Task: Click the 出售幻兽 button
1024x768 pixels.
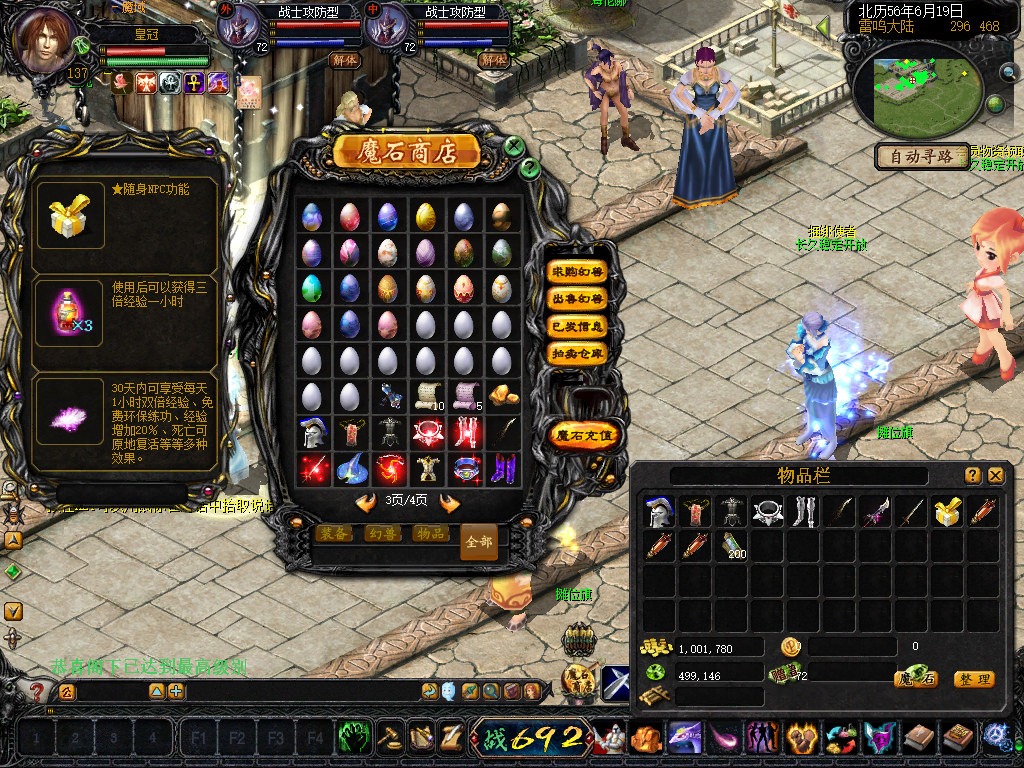Action: 578,299
